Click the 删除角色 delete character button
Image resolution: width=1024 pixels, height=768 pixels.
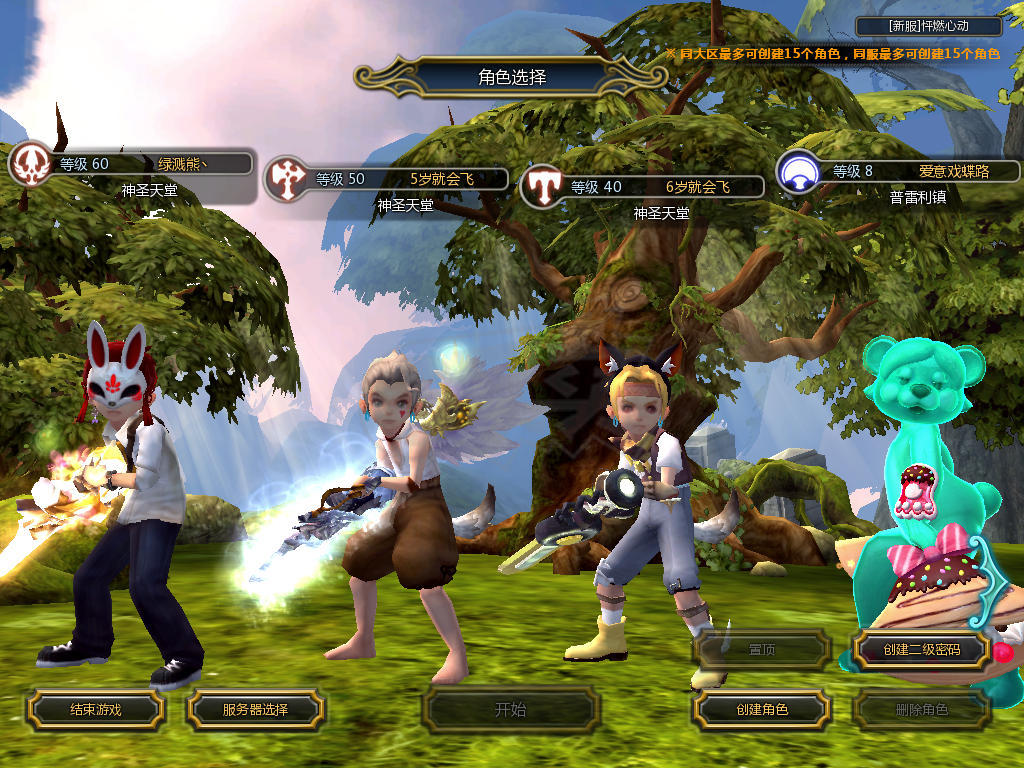(921, 710)
